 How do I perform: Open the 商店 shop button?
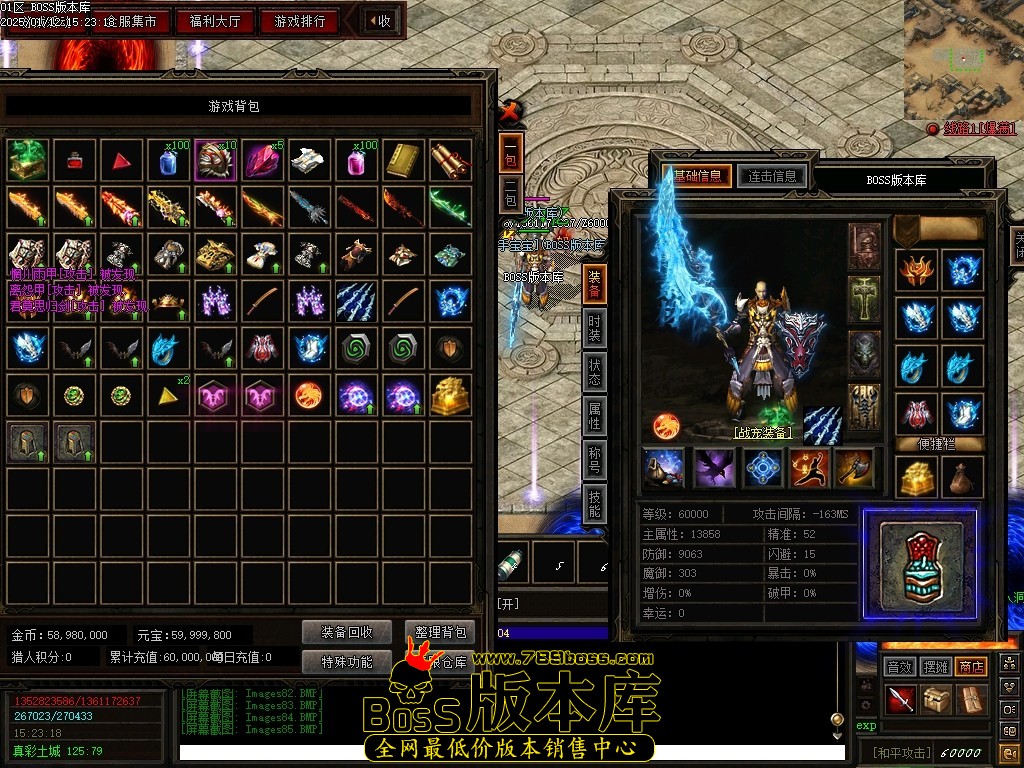(970, 666)
